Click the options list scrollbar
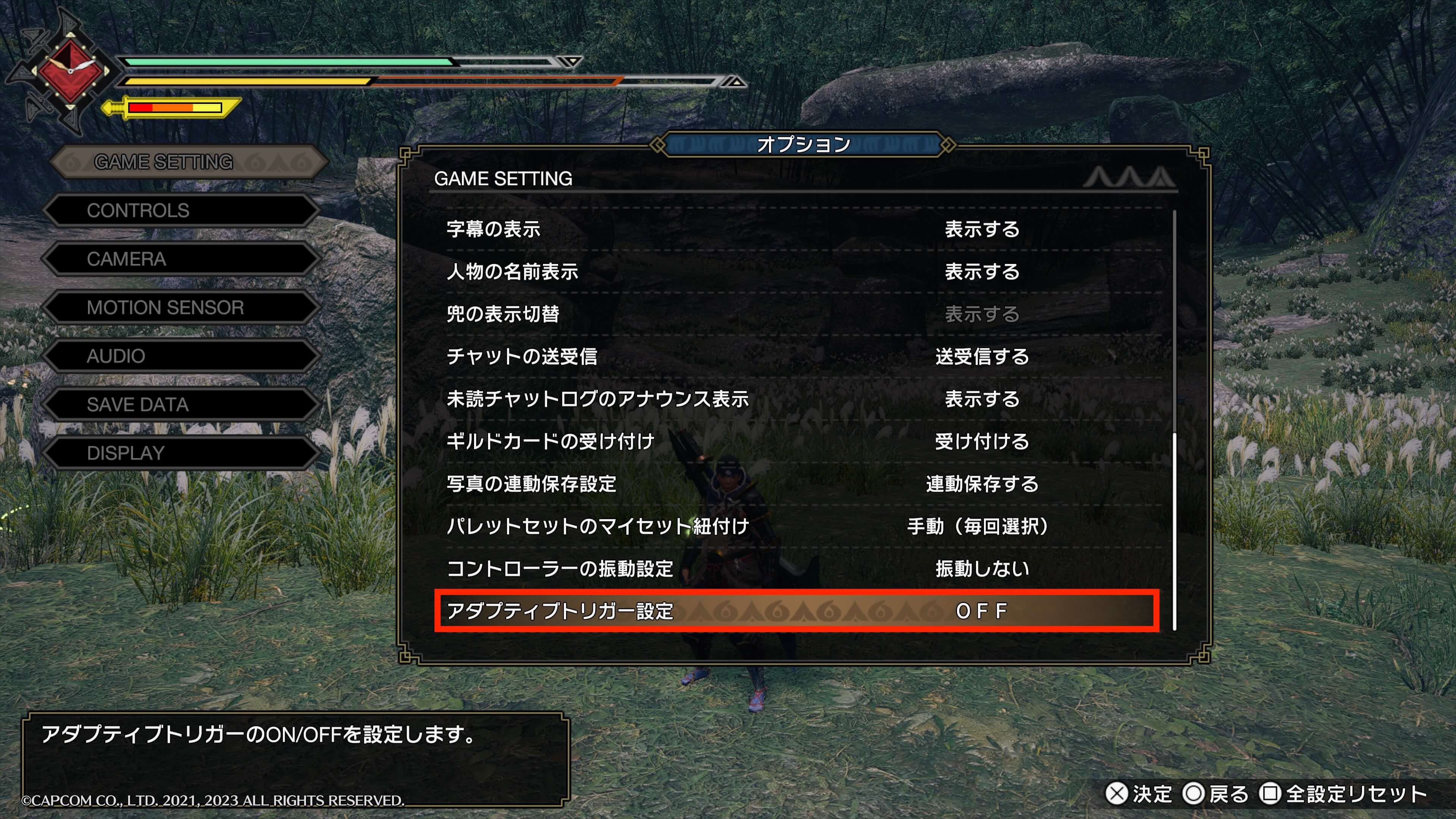This screenshot has width=1456, height=819. (x=1175, y=531)
